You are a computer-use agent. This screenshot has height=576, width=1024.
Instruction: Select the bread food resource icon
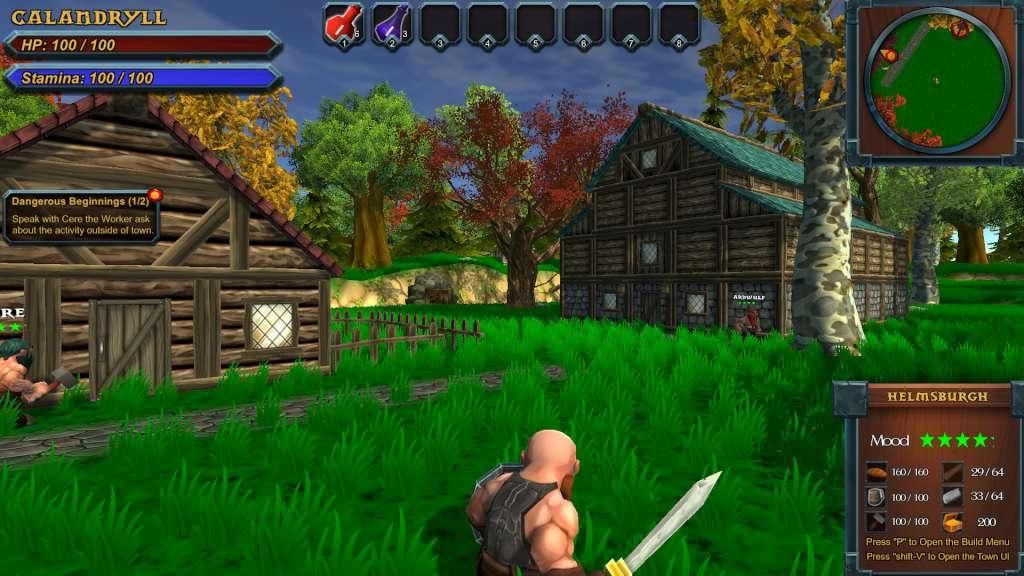coord(876,473)
